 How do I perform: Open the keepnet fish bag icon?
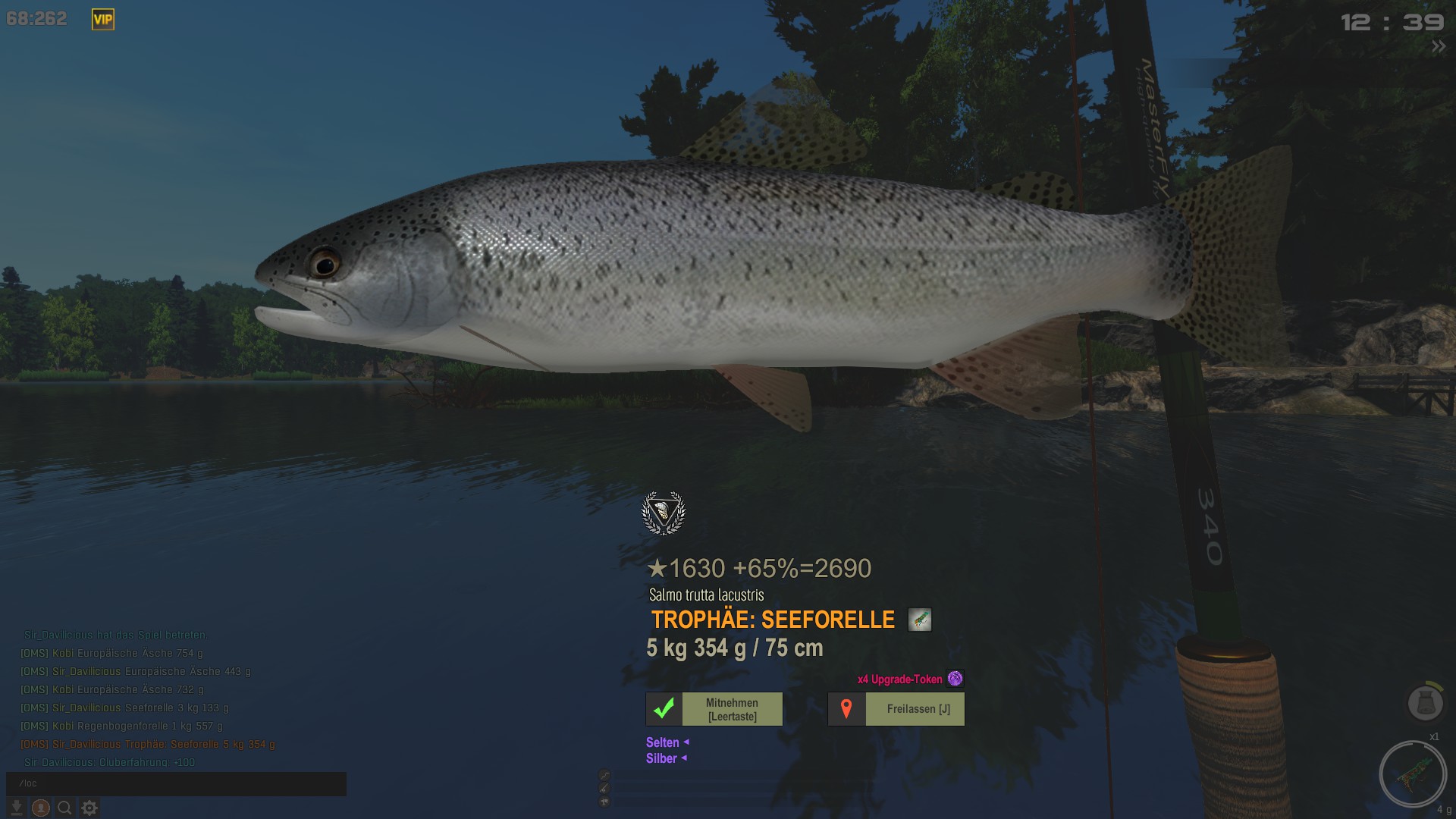[x=1425, y=702]
